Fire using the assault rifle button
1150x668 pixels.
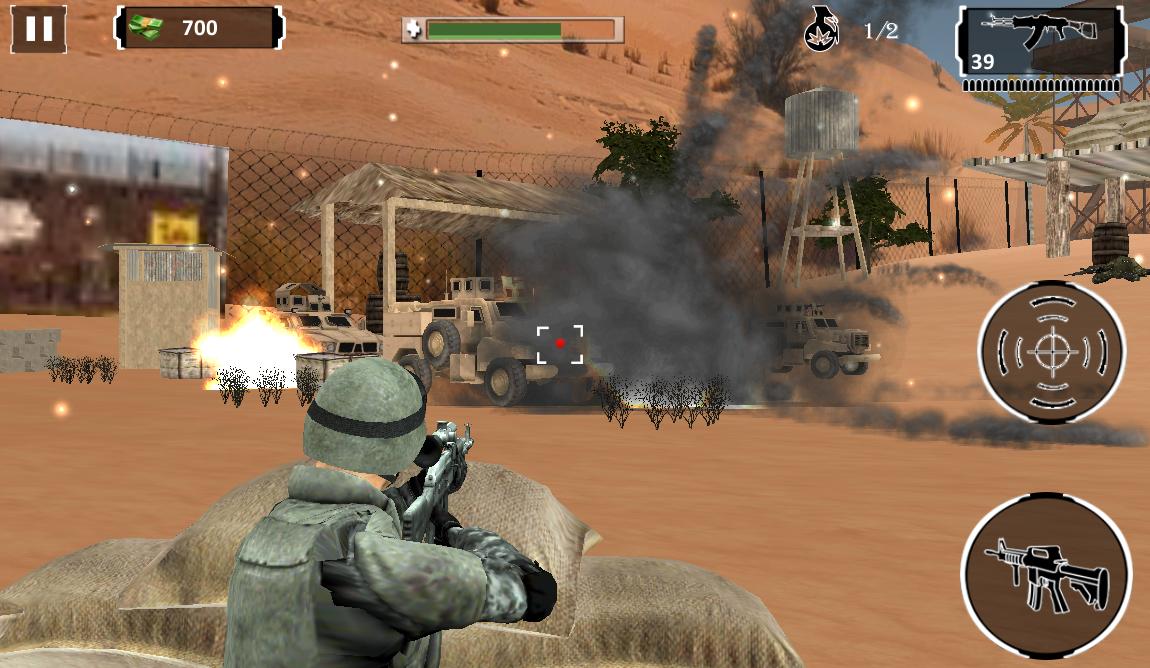click(1046, 574)
